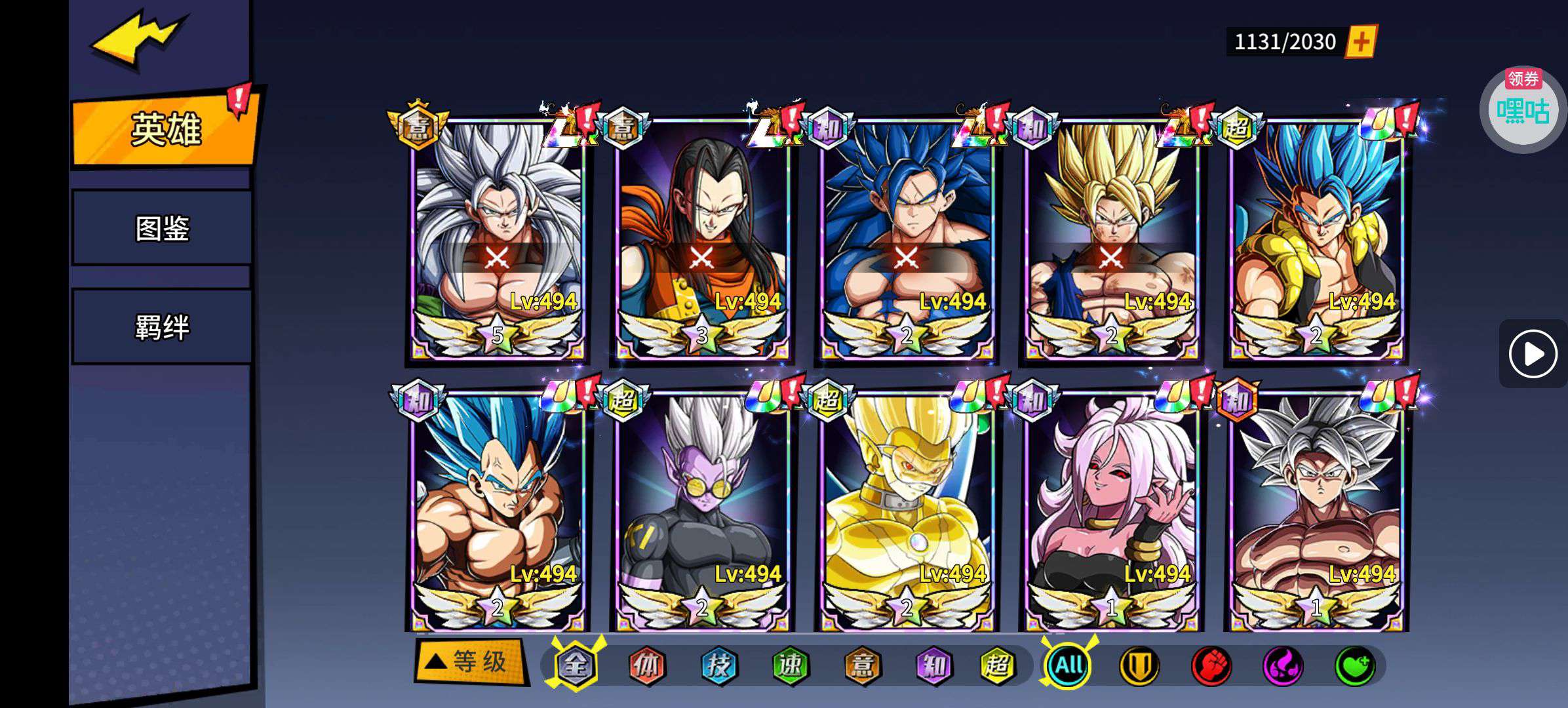The width and height of the screenshot is (1568, 708).
Task: Open the 英雄 heroes tab
Action: coord(165,129)
